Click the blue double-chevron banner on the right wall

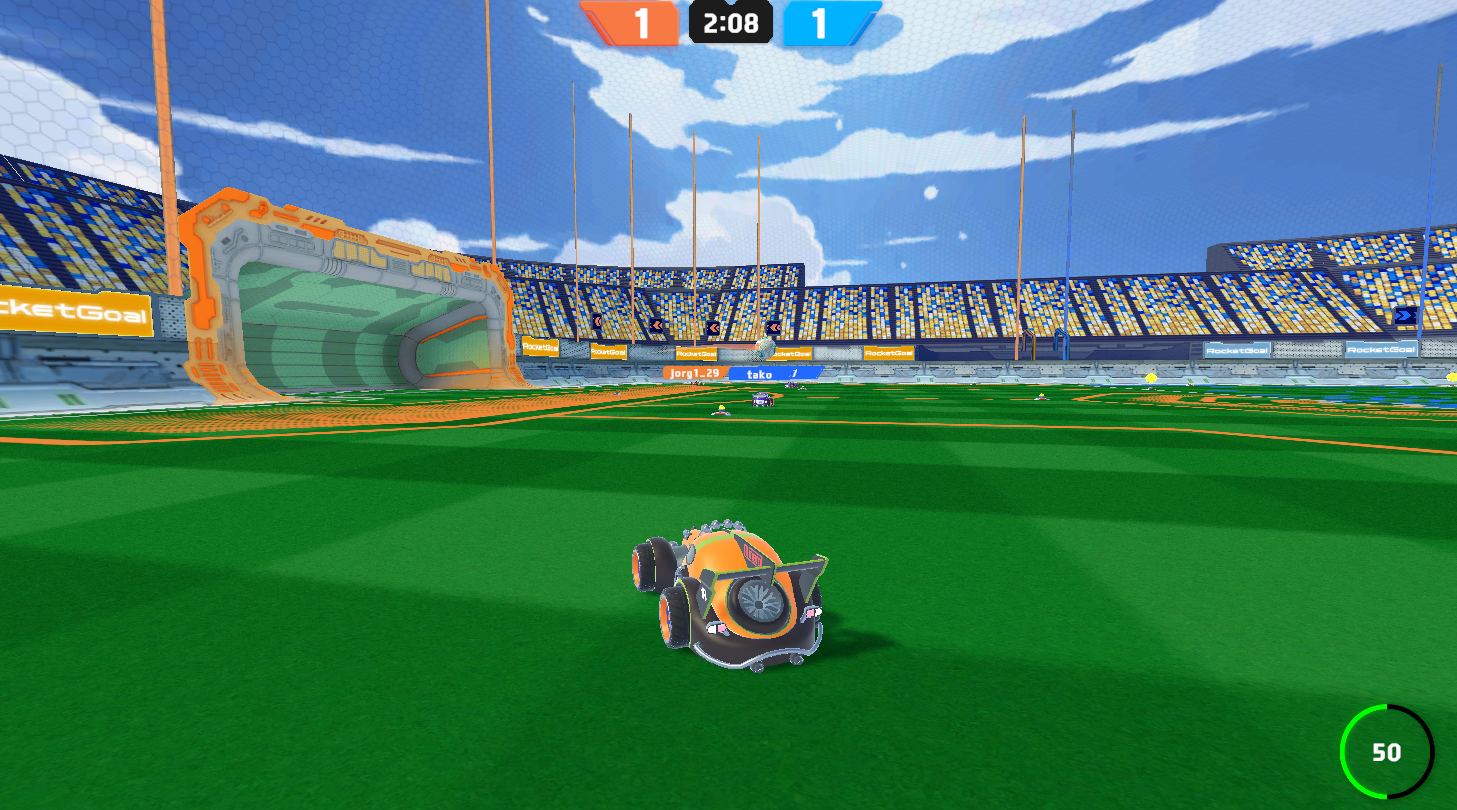pos(1408,315)
